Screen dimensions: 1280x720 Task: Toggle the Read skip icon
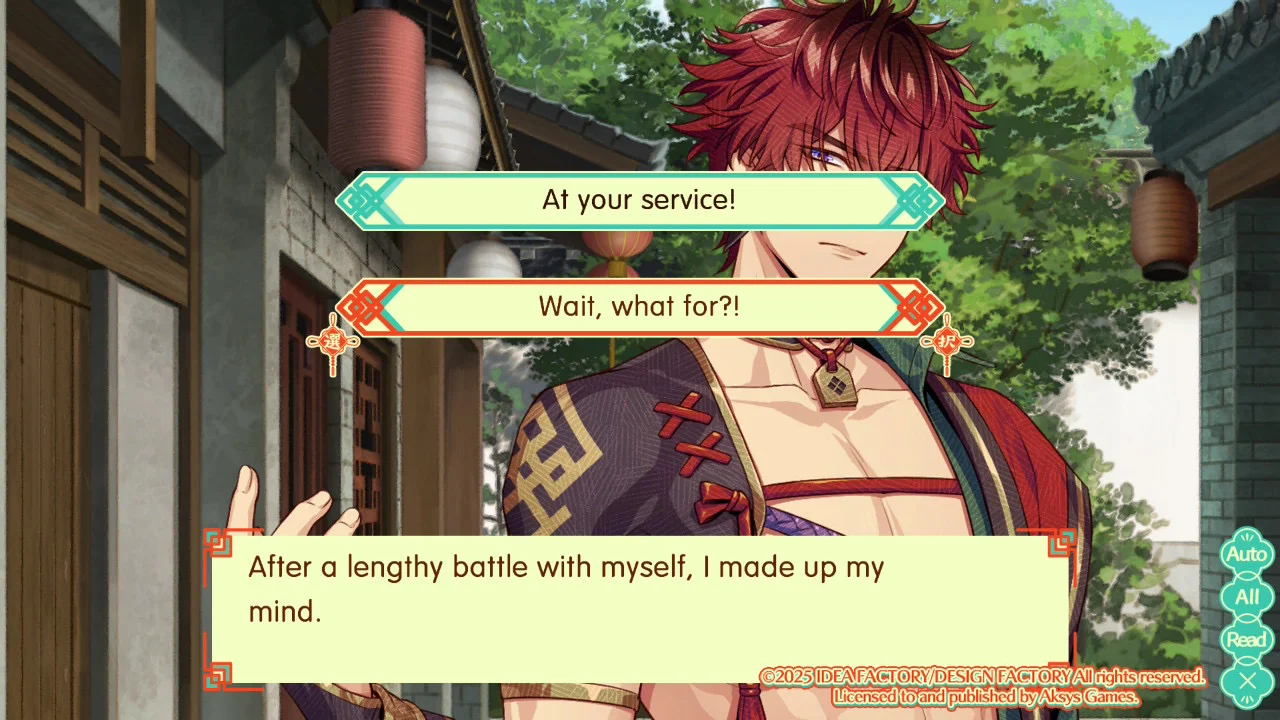(1246, 639)
